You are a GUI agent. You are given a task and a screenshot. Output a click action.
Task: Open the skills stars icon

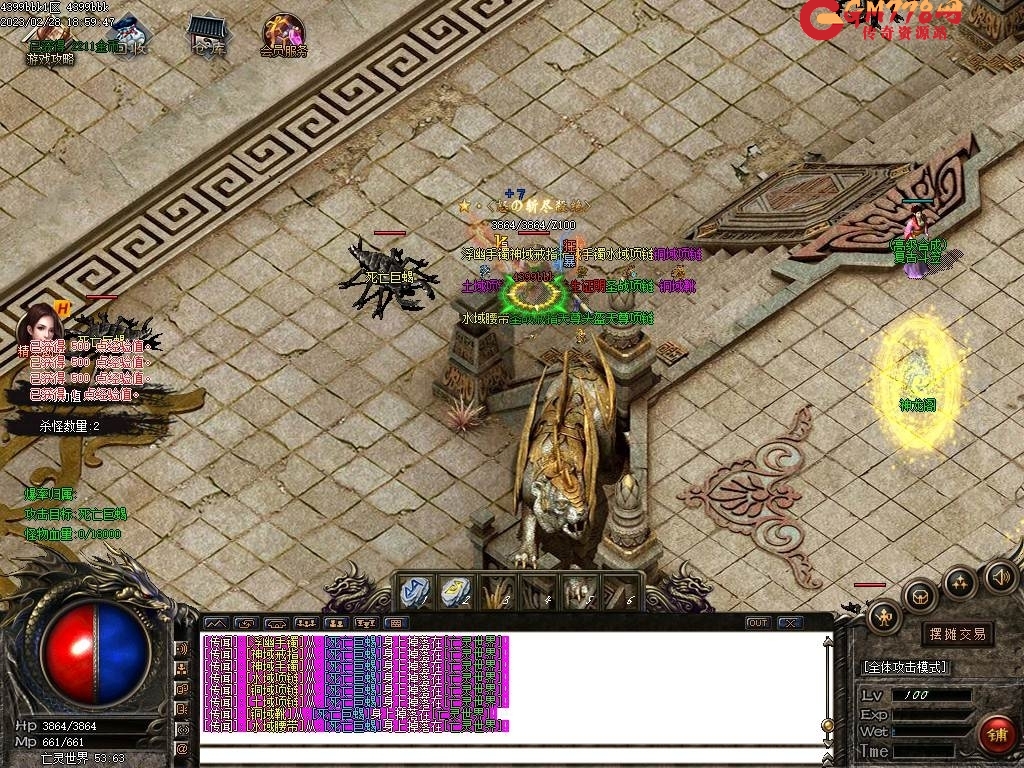pyautogui.click(x=960, y=581)
